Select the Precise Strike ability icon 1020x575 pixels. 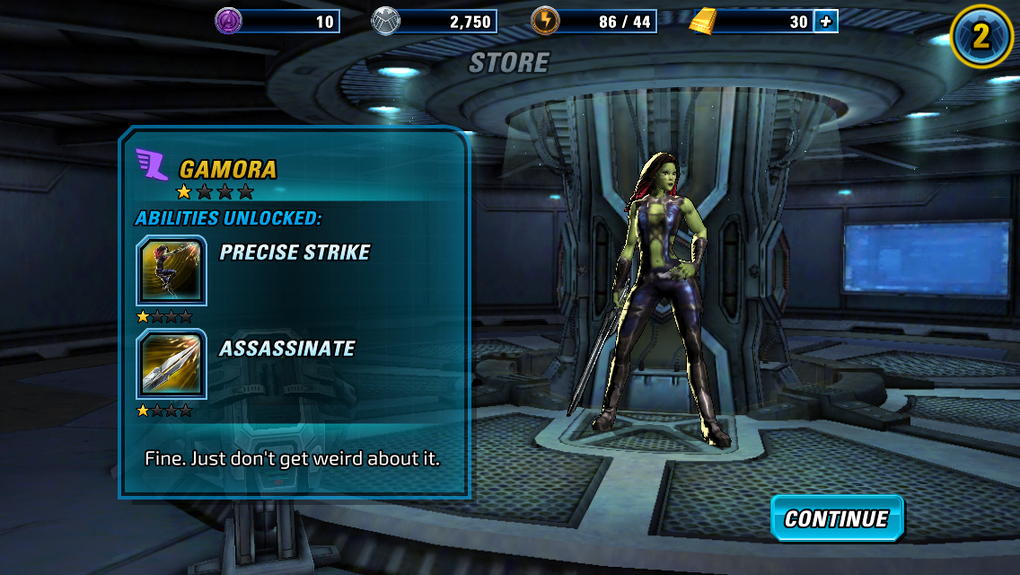171,270
